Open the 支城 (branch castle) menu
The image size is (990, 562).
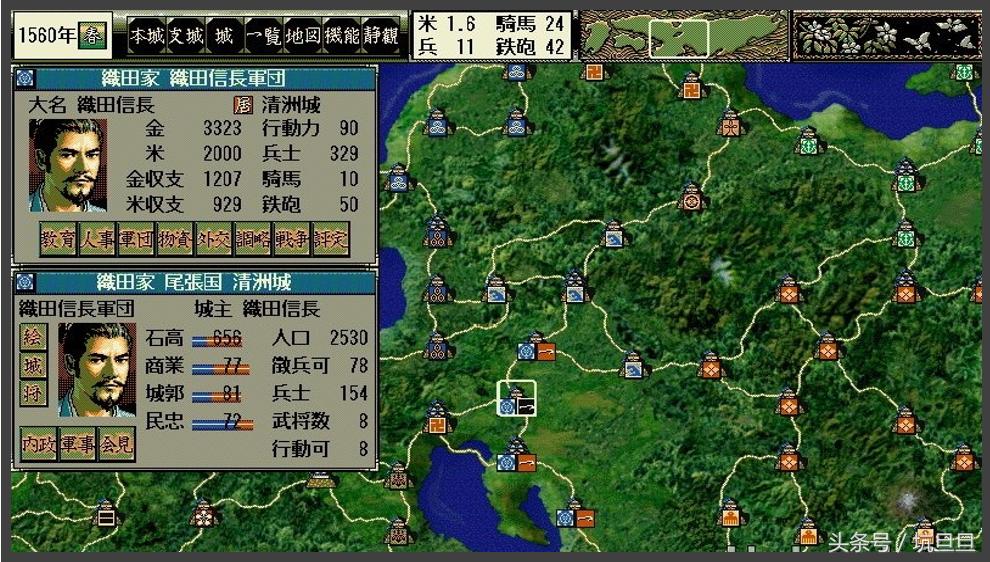(x=184, y=36)
